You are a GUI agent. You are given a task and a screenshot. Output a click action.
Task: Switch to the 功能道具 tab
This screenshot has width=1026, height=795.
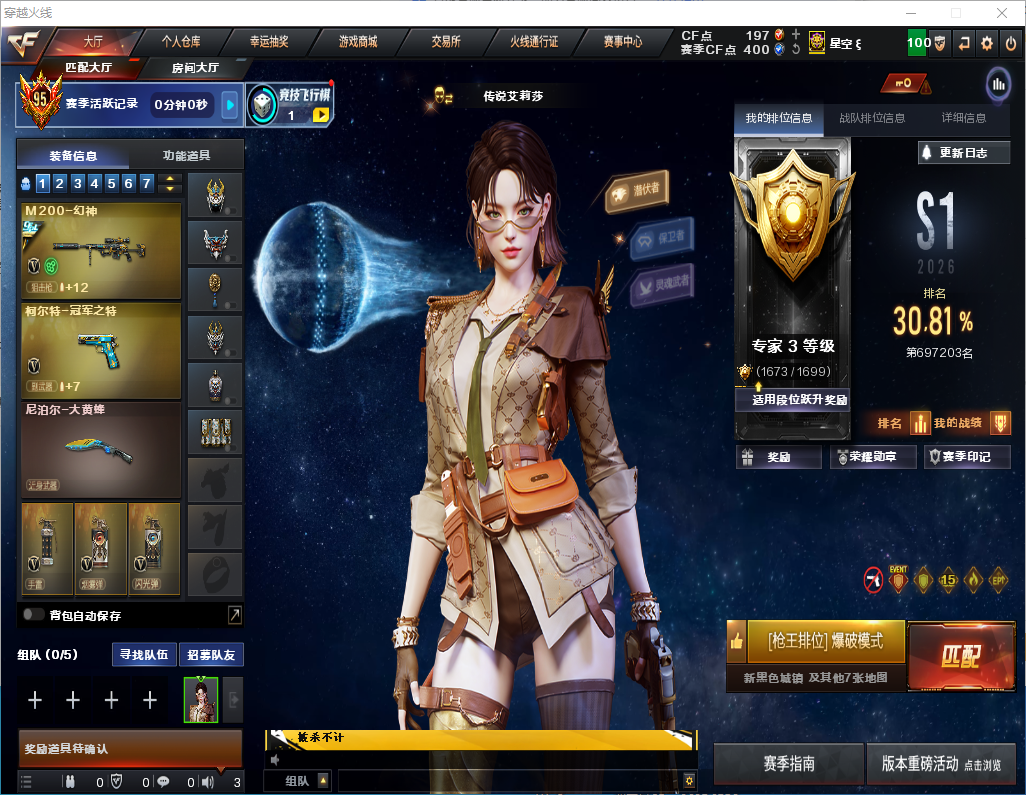pyautogui.click(x=186, y=155)
